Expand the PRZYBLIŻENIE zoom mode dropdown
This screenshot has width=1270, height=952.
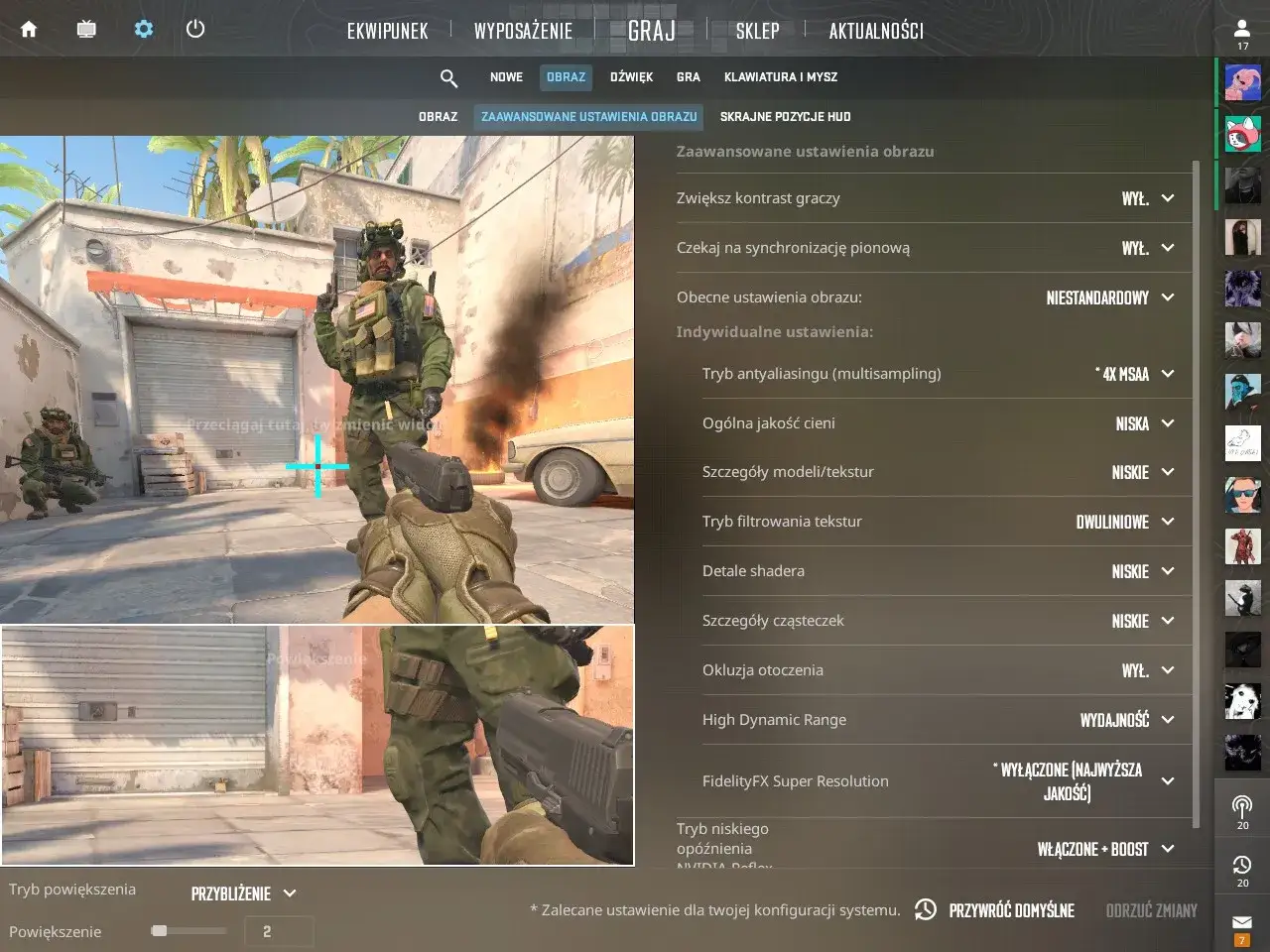tap(241, 892)
